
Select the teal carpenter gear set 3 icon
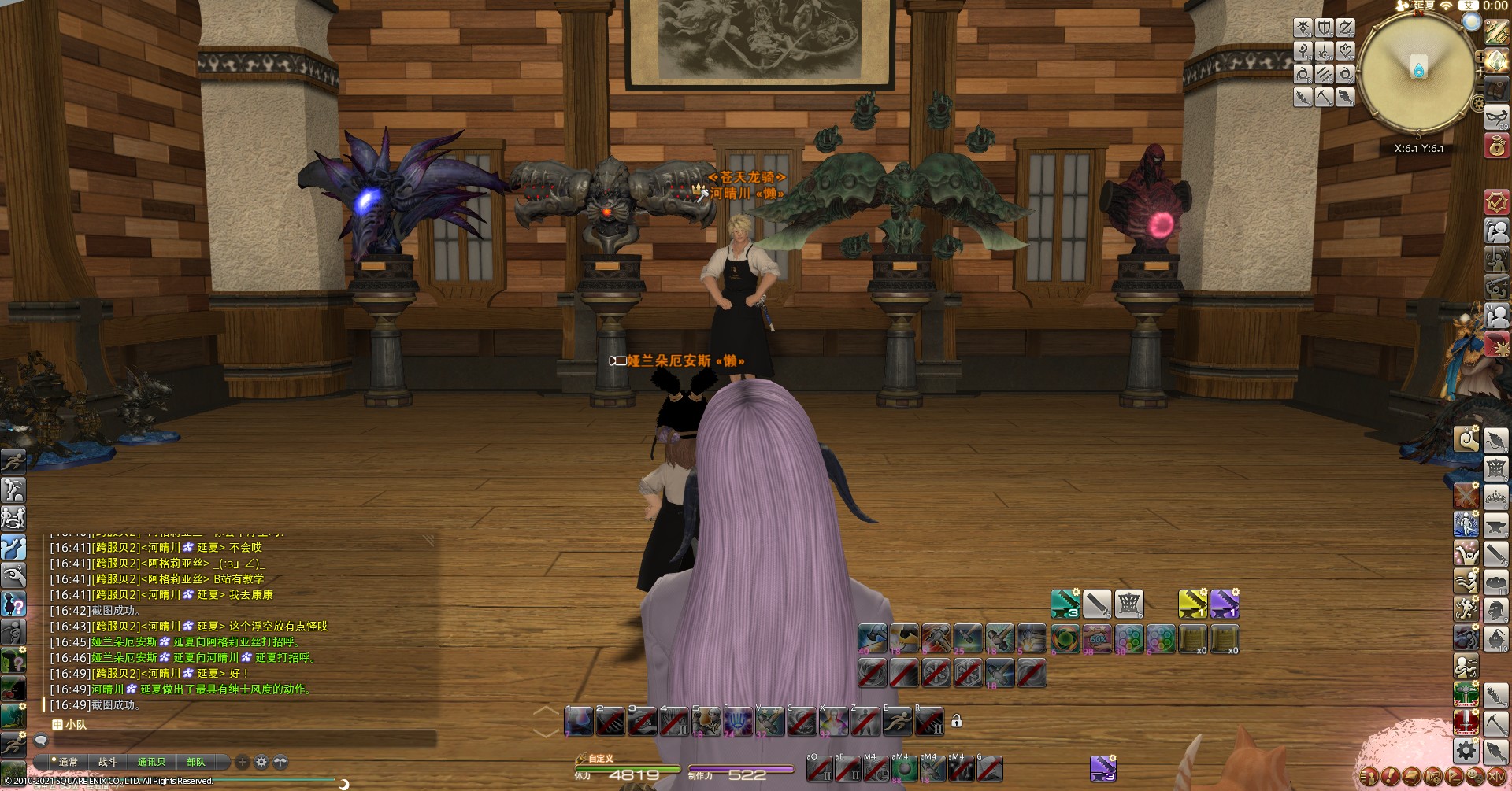[1065, 604]
